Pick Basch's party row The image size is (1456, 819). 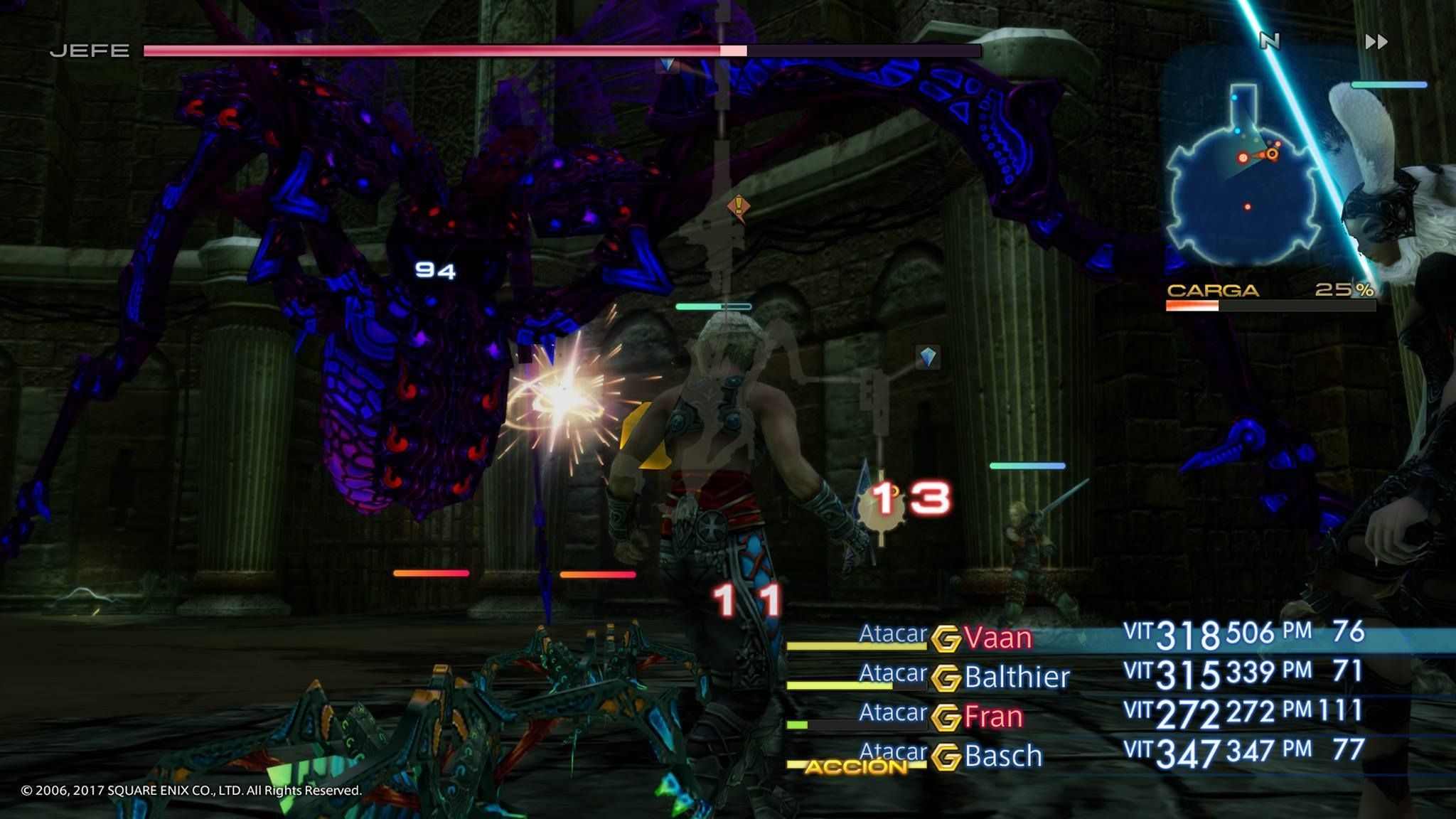[1003, 756]
